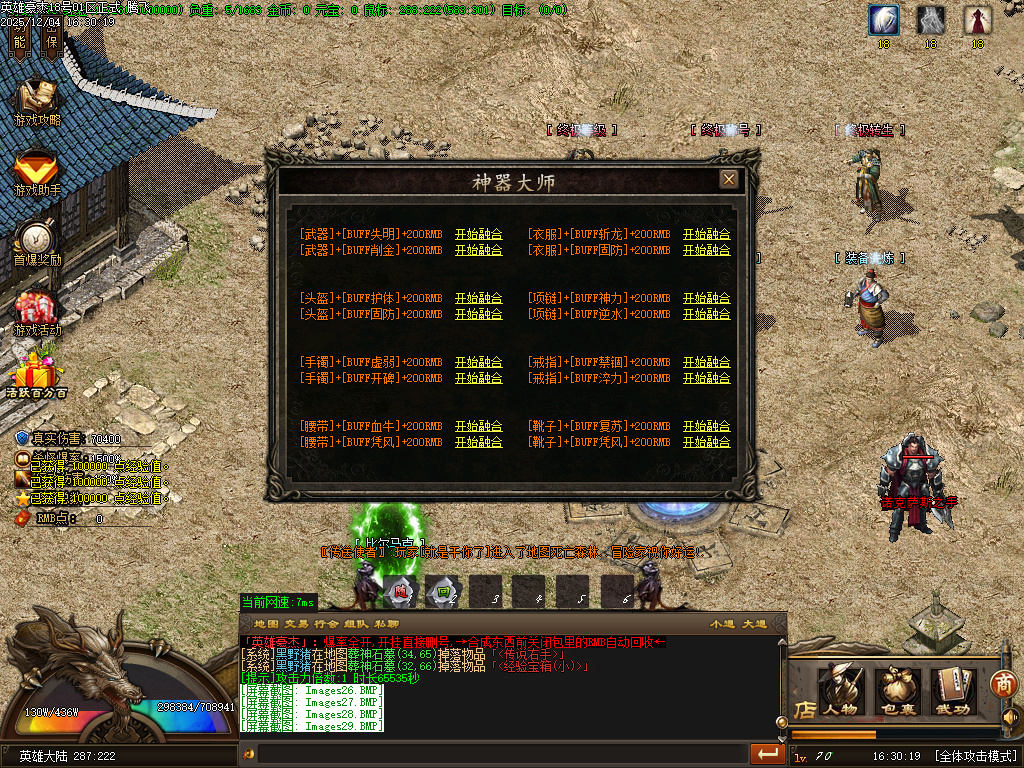Open the 包裹 bag inventory
This screenshot has width=1024, height=768.
click(898, 690)
